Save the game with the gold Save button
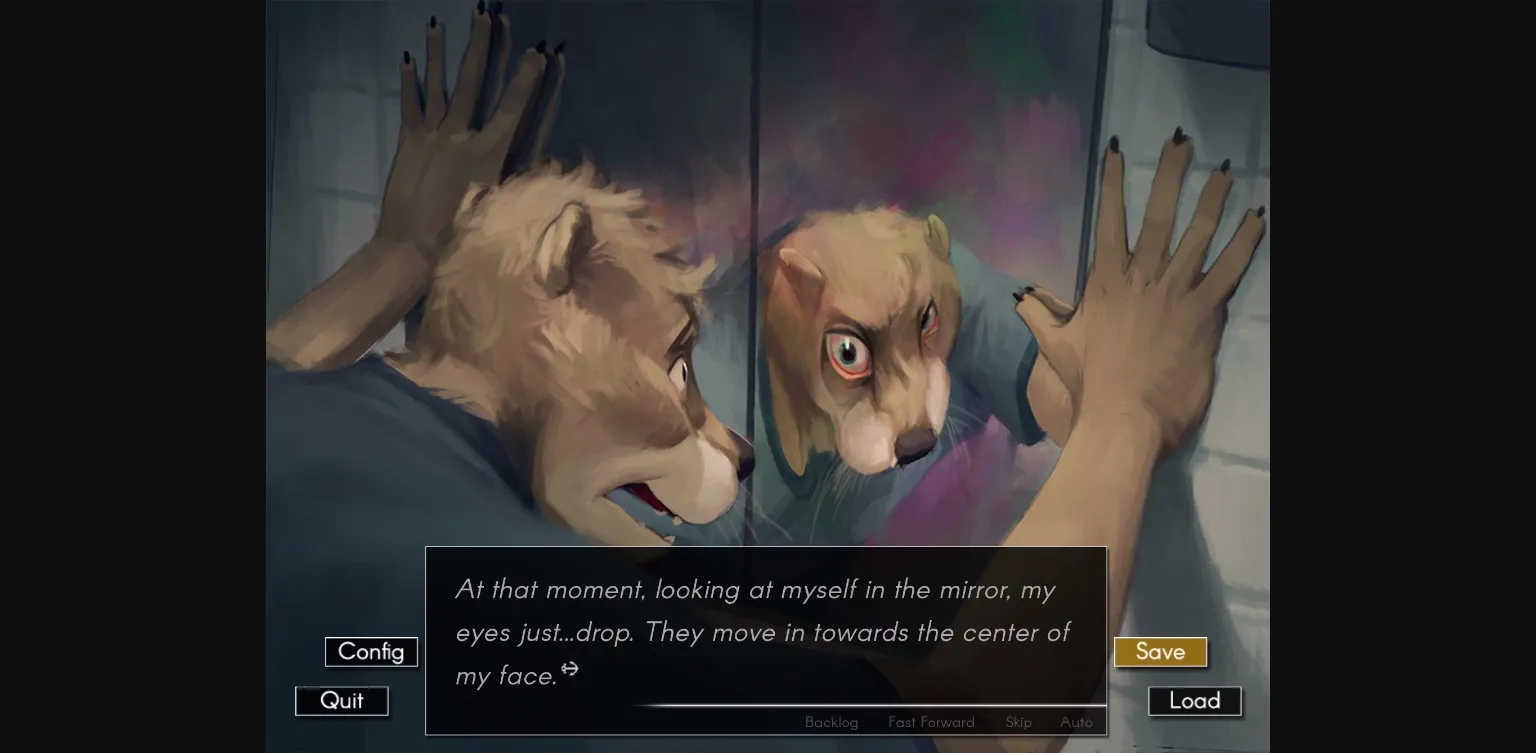The height and width of the screenshot is (753, 1536). pyautogui.click(x=1159, y=651)
